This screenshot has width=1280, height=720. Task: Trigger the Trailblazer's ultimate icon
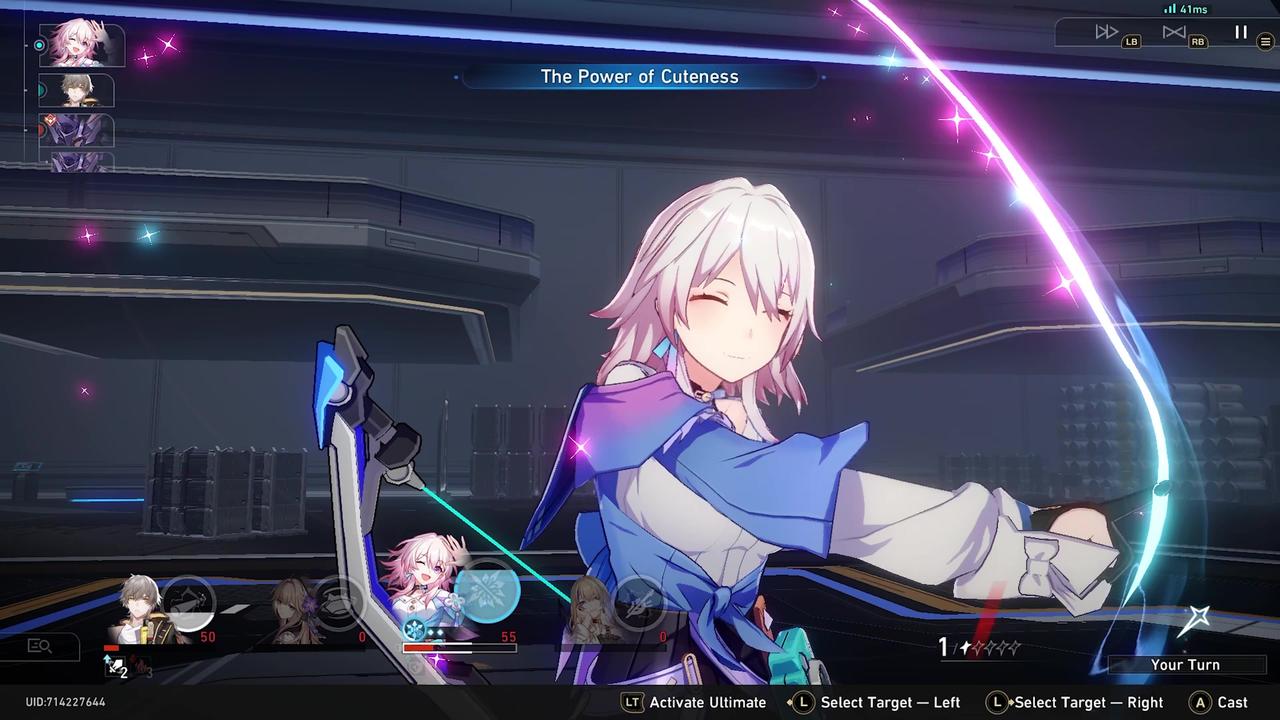(190, 599)
